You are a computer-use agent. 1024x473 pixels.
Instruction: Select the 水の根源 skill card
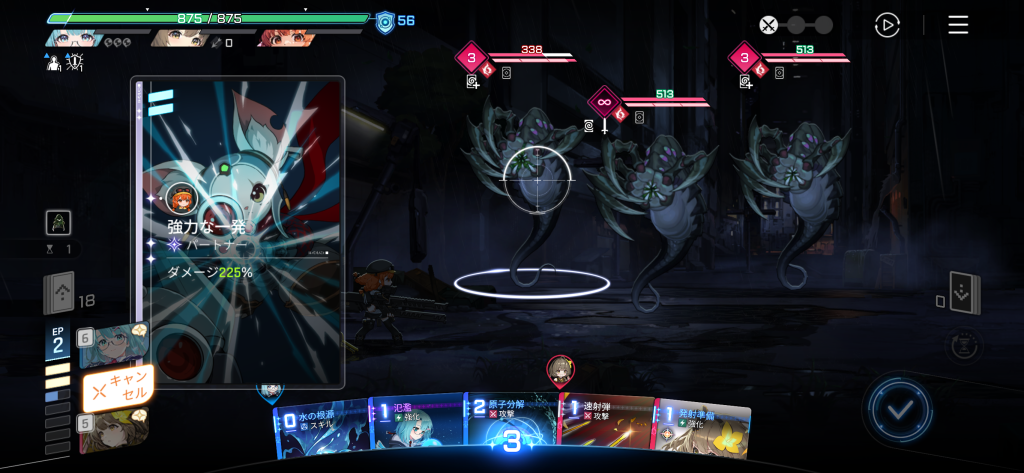coord(320,430)
